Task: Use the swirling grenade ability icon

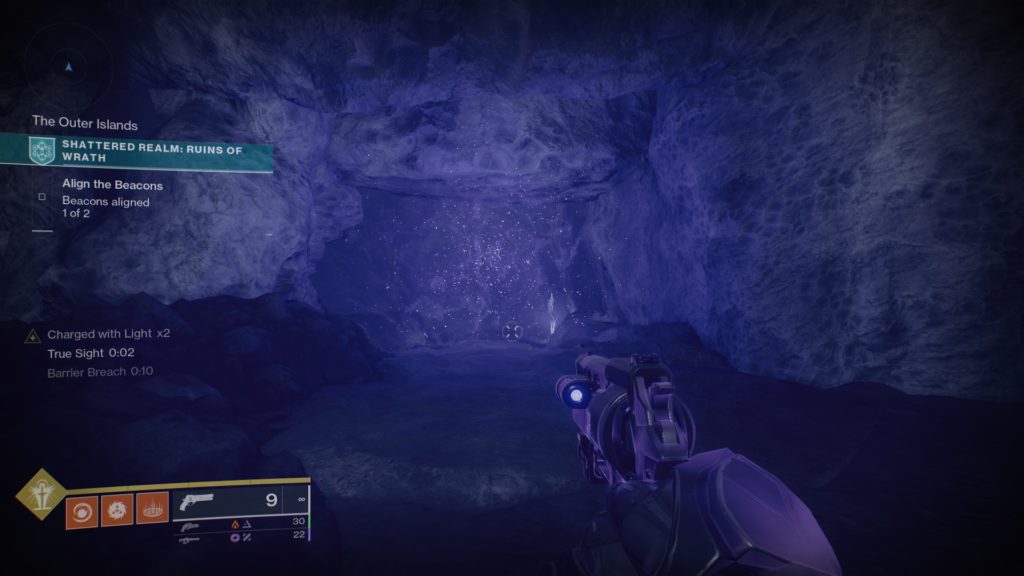Action: point(82,510)
